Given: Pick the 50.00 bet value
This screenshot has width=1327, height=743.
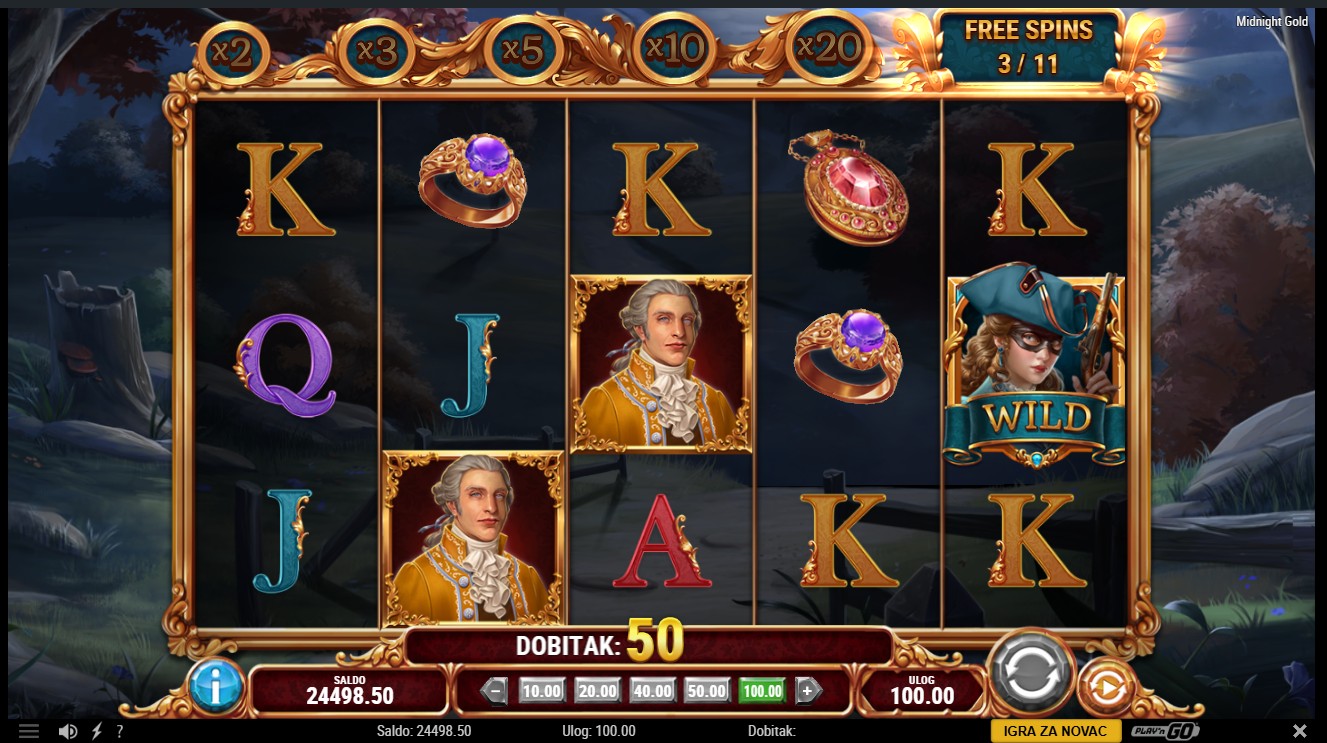Looking at the screenshot, I should point(707,691).
